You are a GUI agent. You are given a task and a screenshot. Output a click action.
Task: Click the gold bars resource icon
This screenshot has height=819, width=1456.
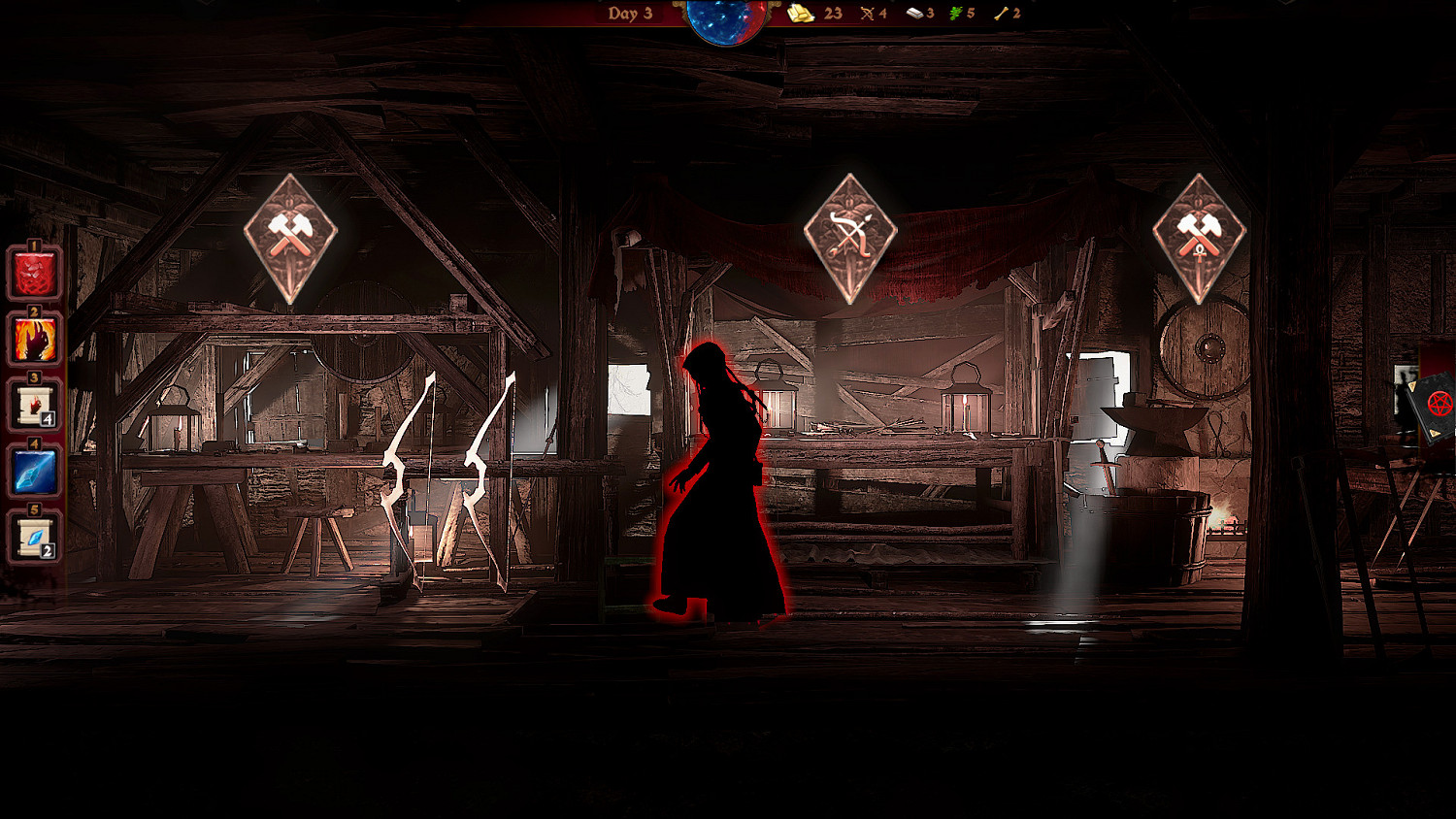[800, 14]
